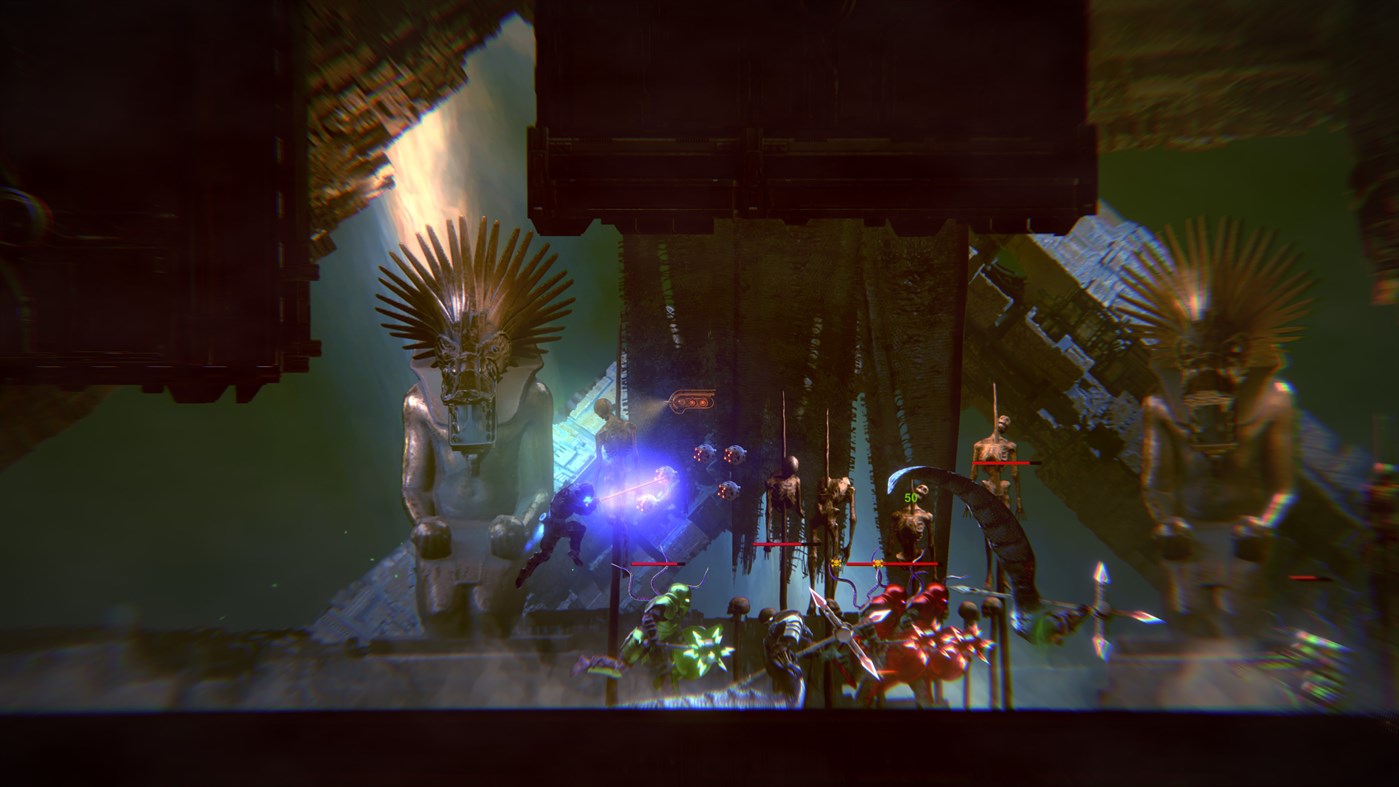Select the hanging corpse left of center

coord(785,490)
